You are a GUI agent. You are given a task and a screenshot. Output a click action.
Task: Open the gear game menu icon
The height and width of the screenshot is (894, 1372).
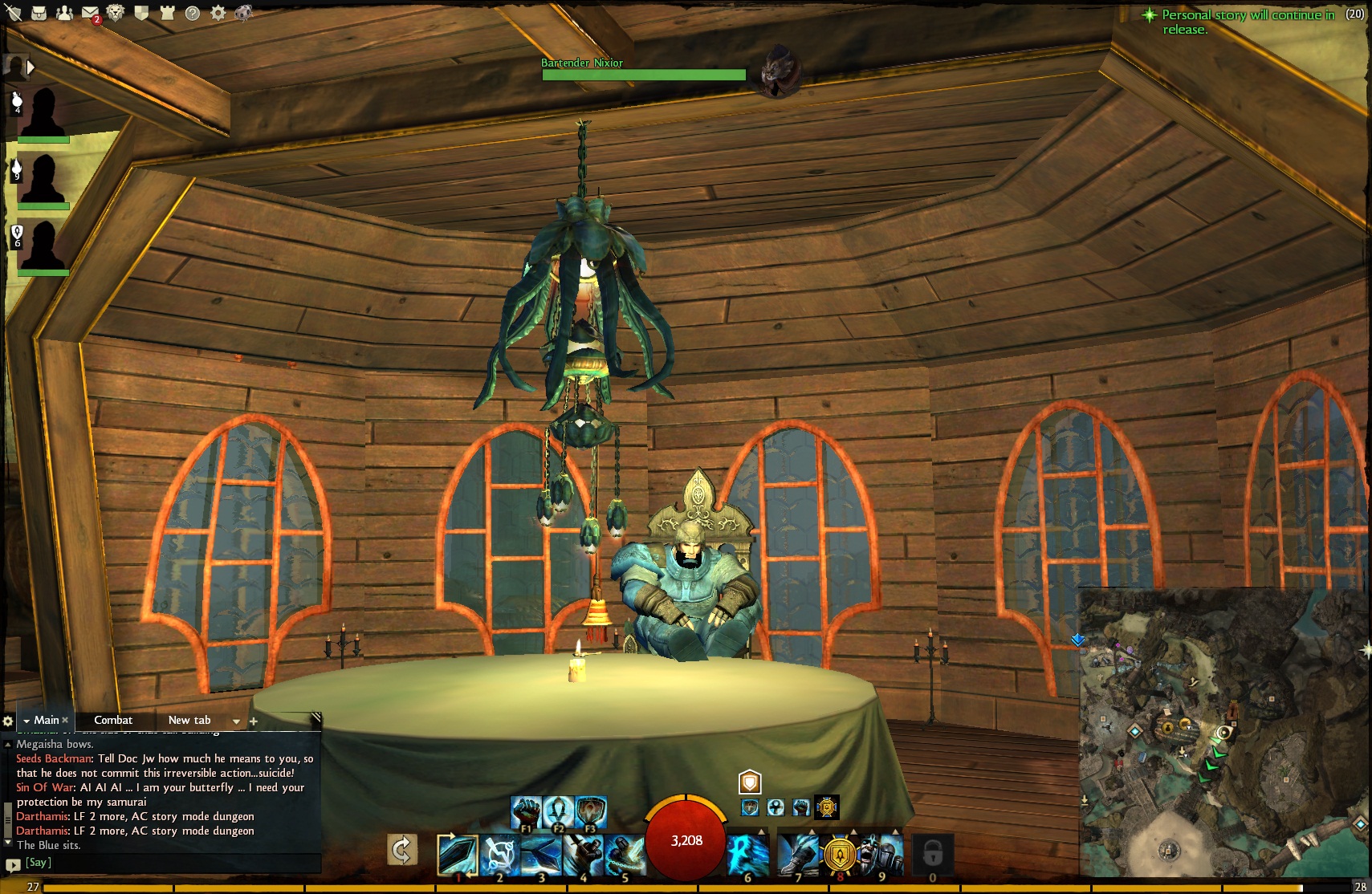[218, 13]
